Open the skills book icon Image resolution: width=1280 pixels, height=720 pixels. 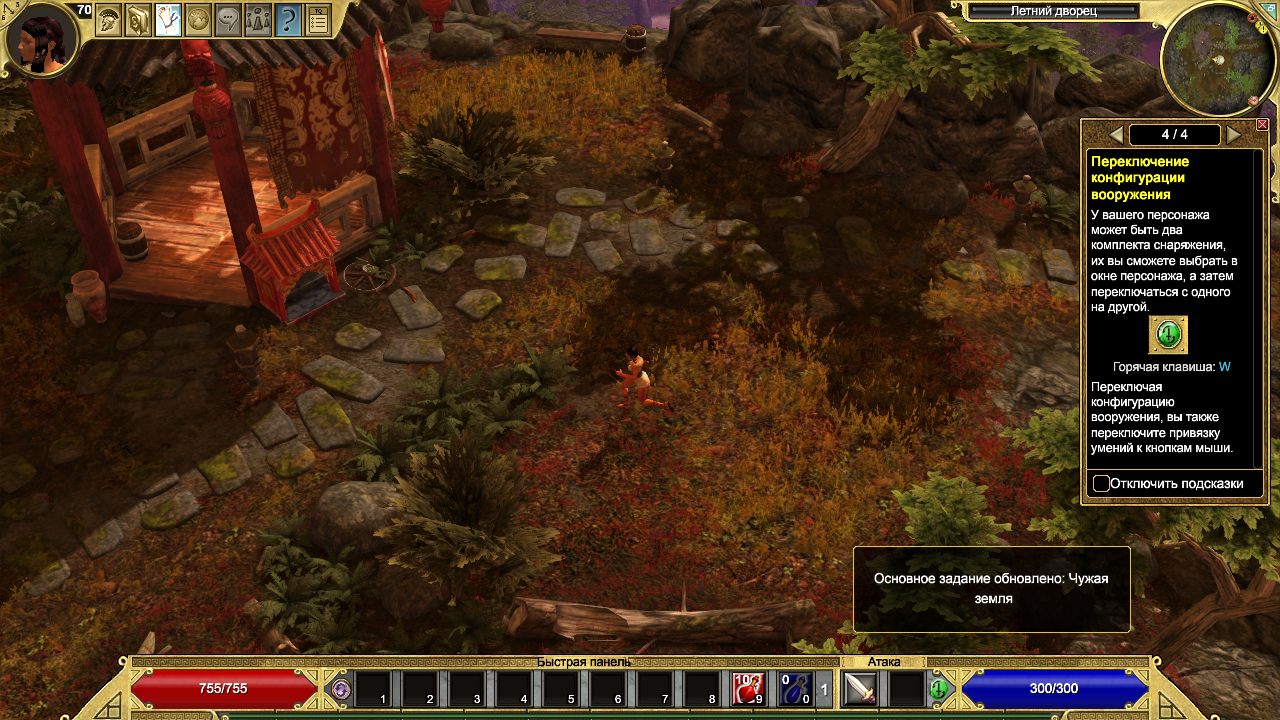tap(138, 19)
